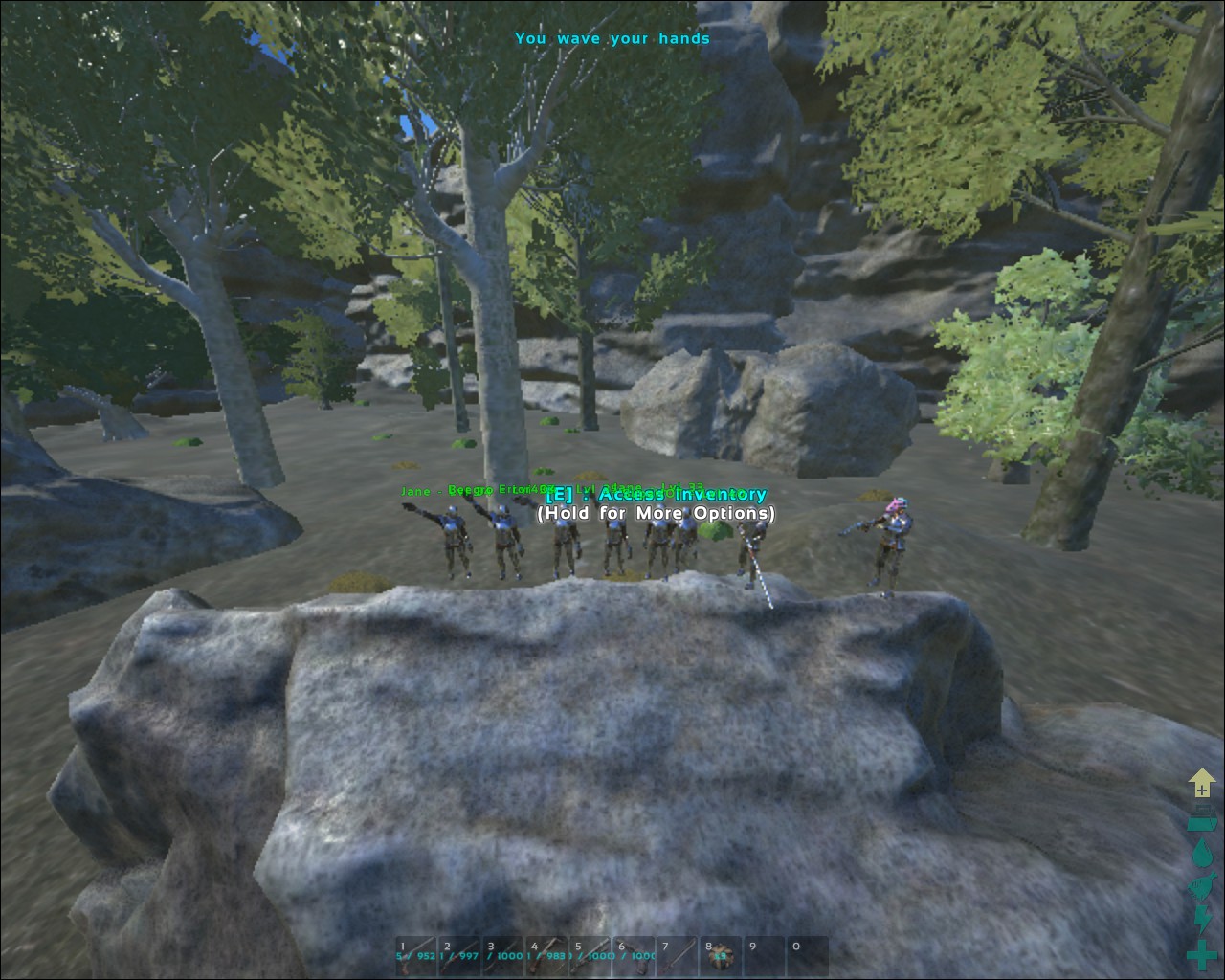Click the green health cross icon

(x=1201, y=954)
